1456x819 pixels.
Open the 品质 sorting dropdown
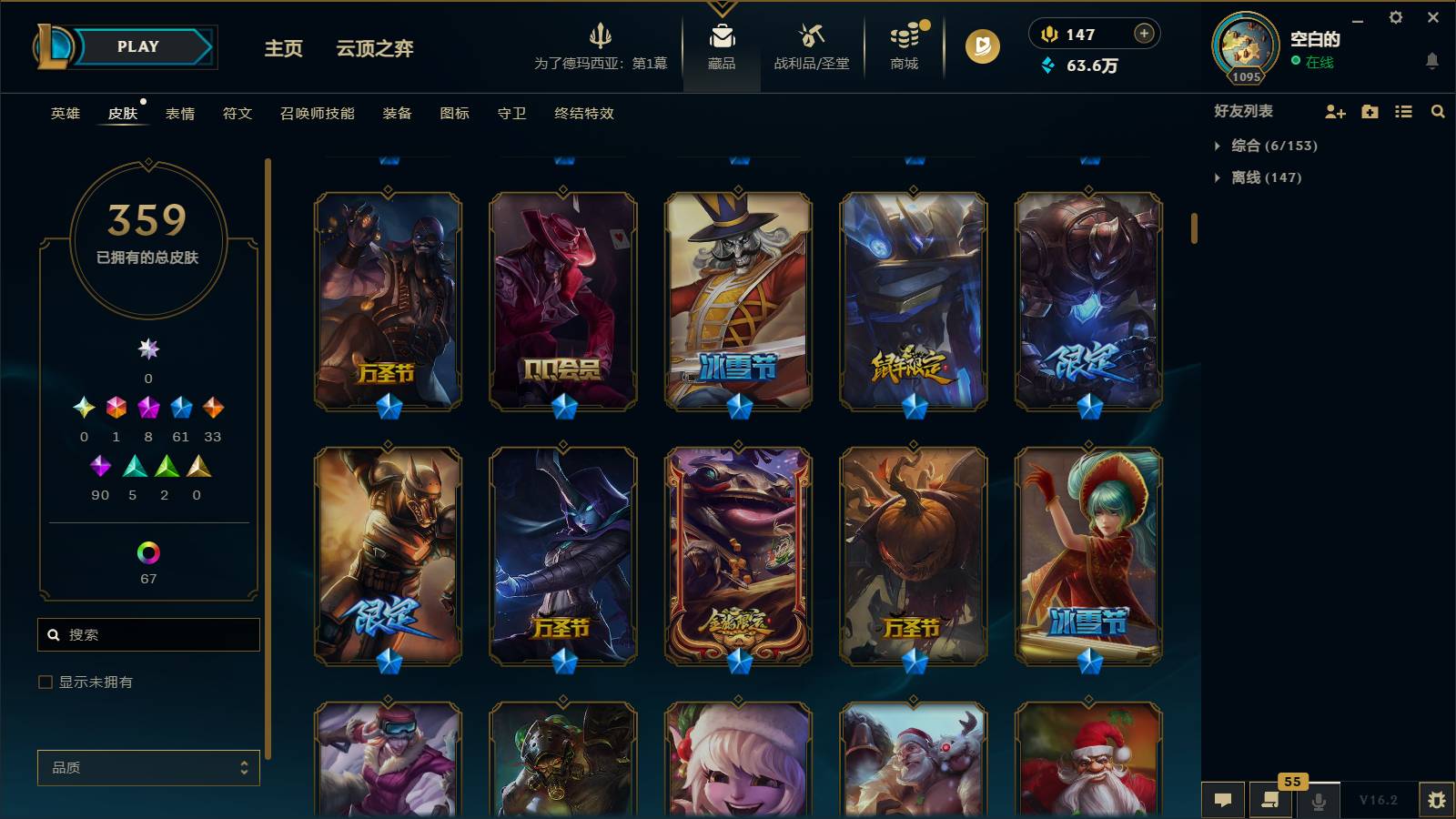pyautogui.click(x=147, y=767)
